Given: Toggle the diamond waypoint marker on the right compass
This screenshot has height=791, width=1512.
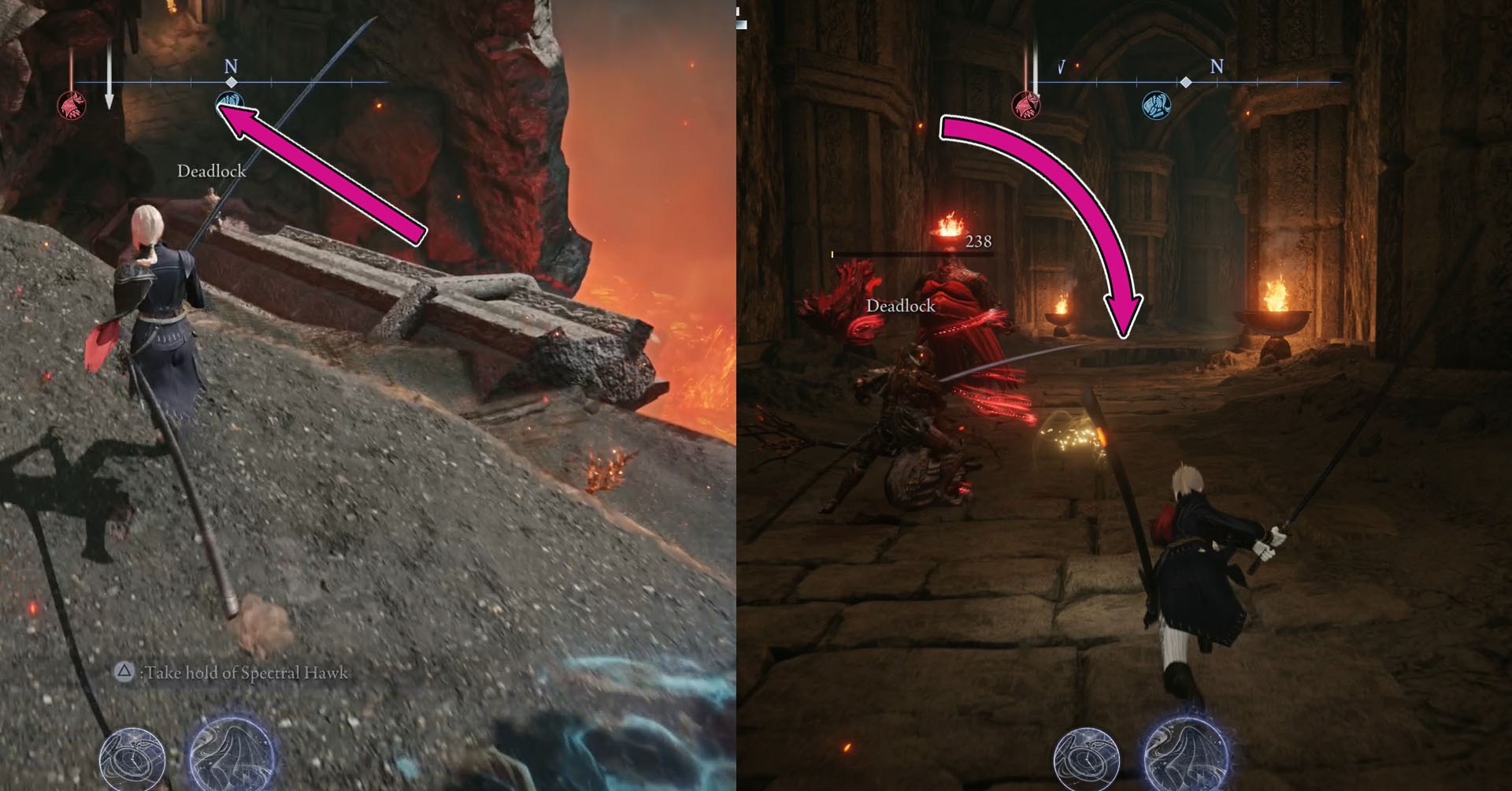Looking at the screenshot, I should [1186, 82].
